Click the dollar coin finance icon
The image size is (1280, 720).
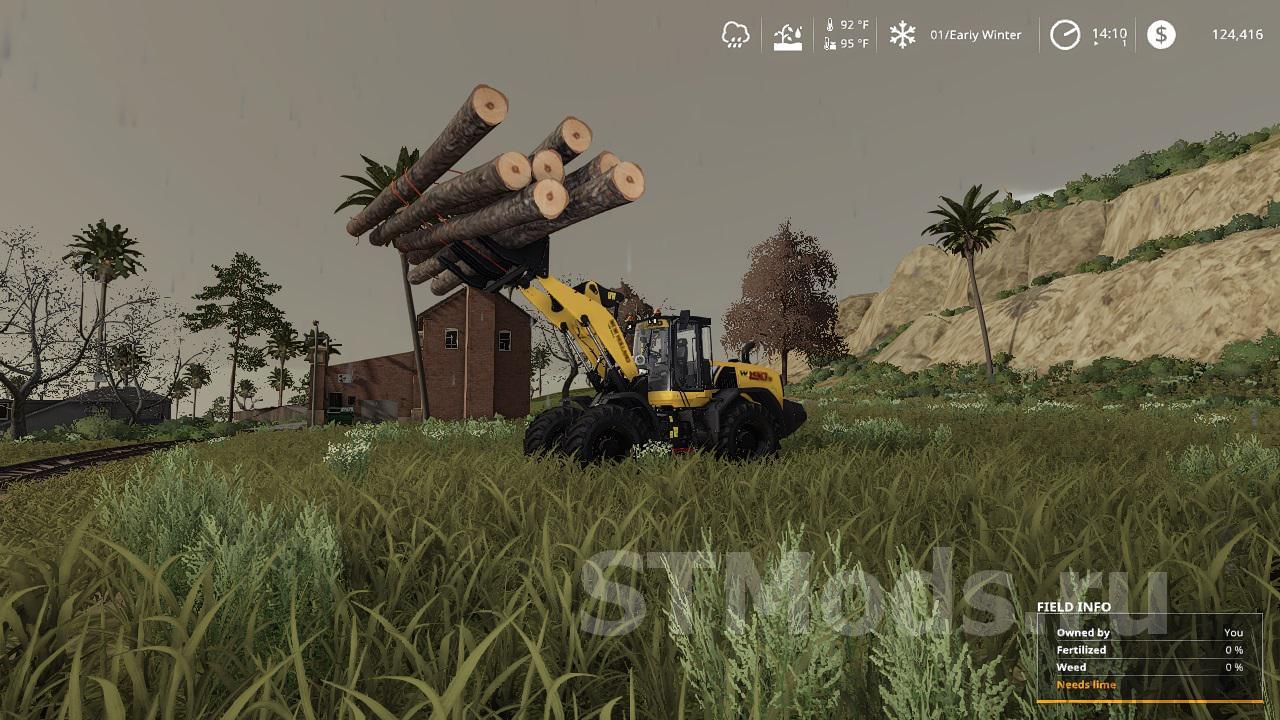1160,33
